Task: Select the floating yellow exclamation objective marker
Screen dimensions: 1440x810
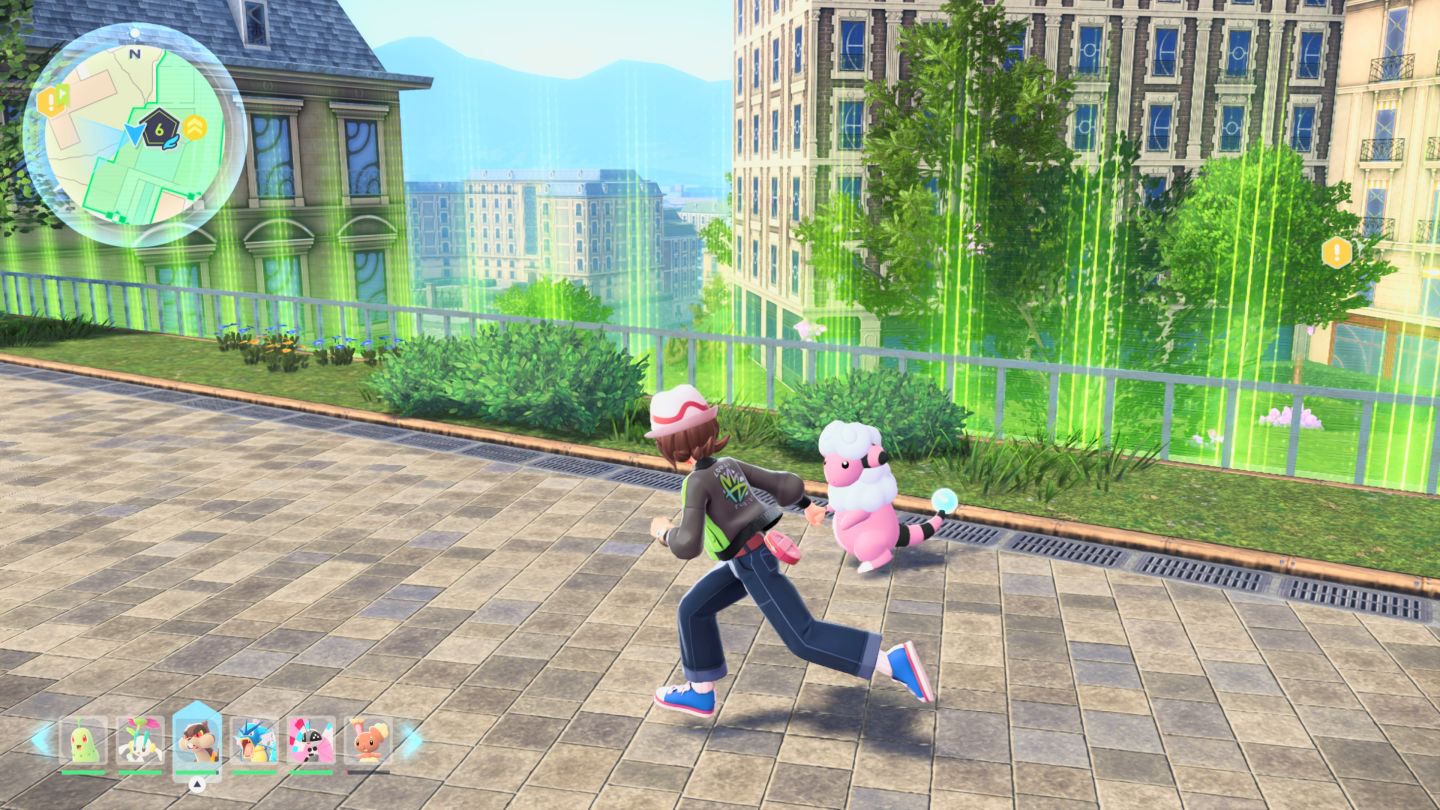Action: [1336, 252]
